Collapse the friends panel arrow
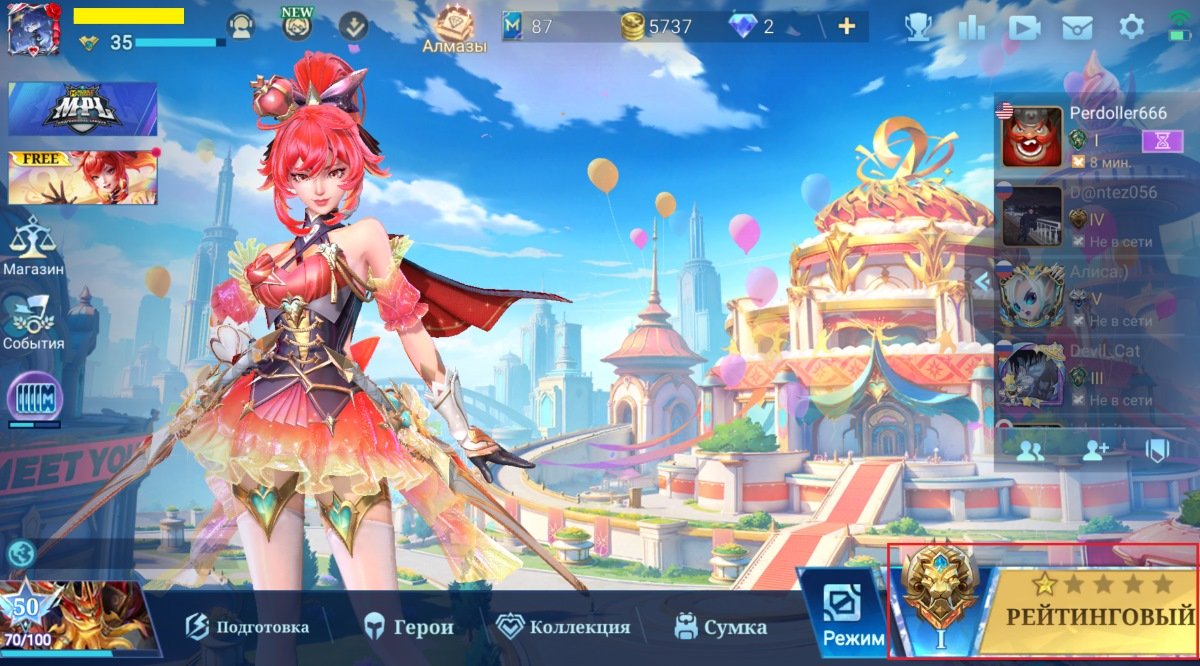Screen dimensions: 1200x666 (x=982, y=282)
